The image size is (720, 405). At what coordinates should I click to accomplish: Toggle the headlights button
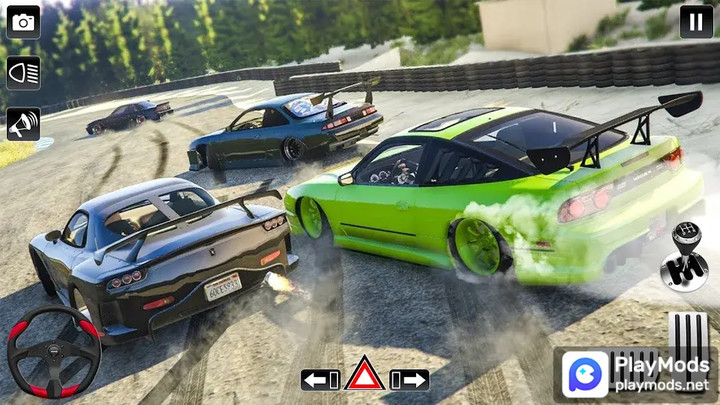coord(23,72)
